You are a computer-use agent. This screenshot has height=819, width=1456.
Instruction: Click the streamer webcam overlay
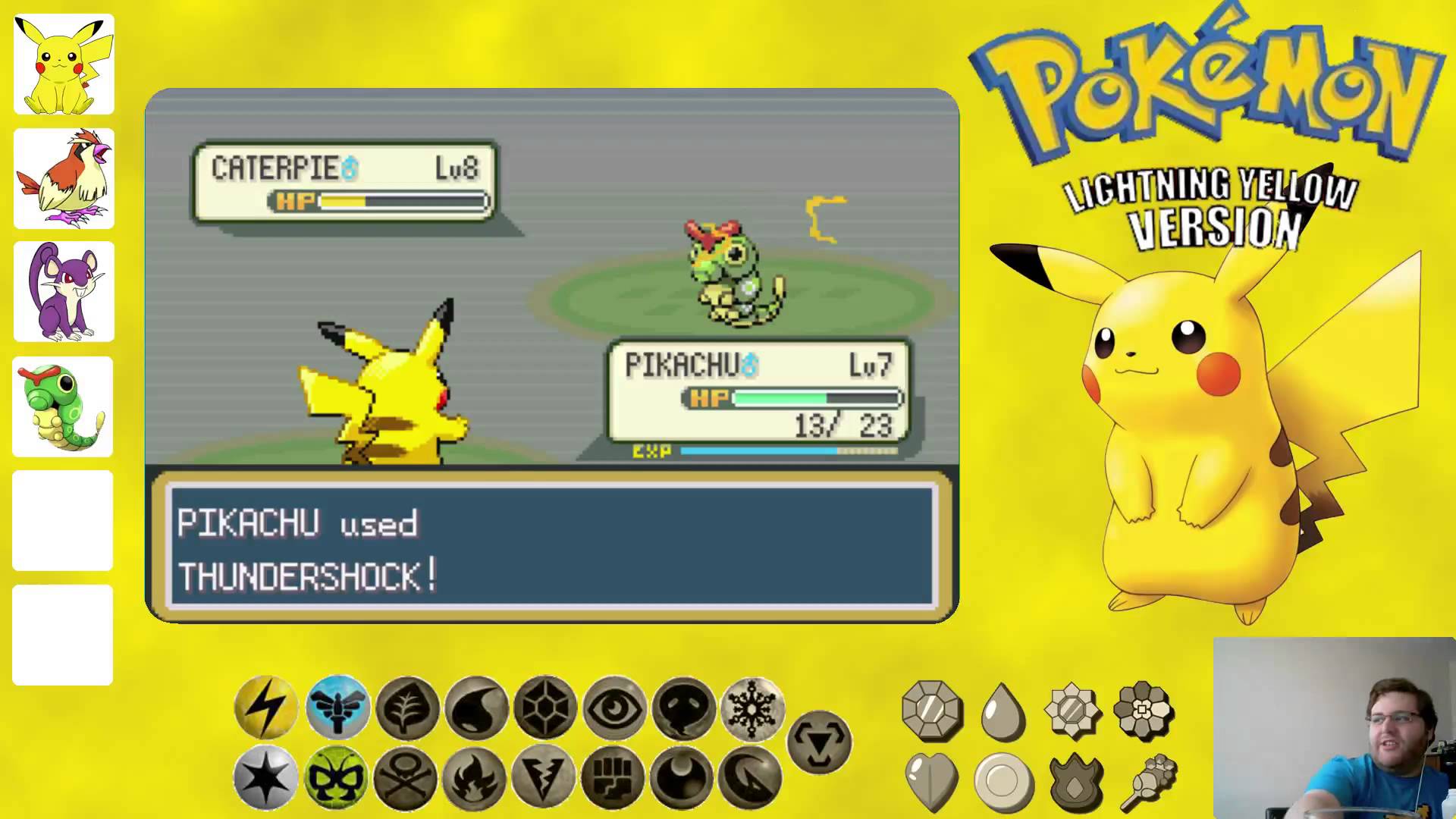pyautogui.click(x=1334, y=728)
